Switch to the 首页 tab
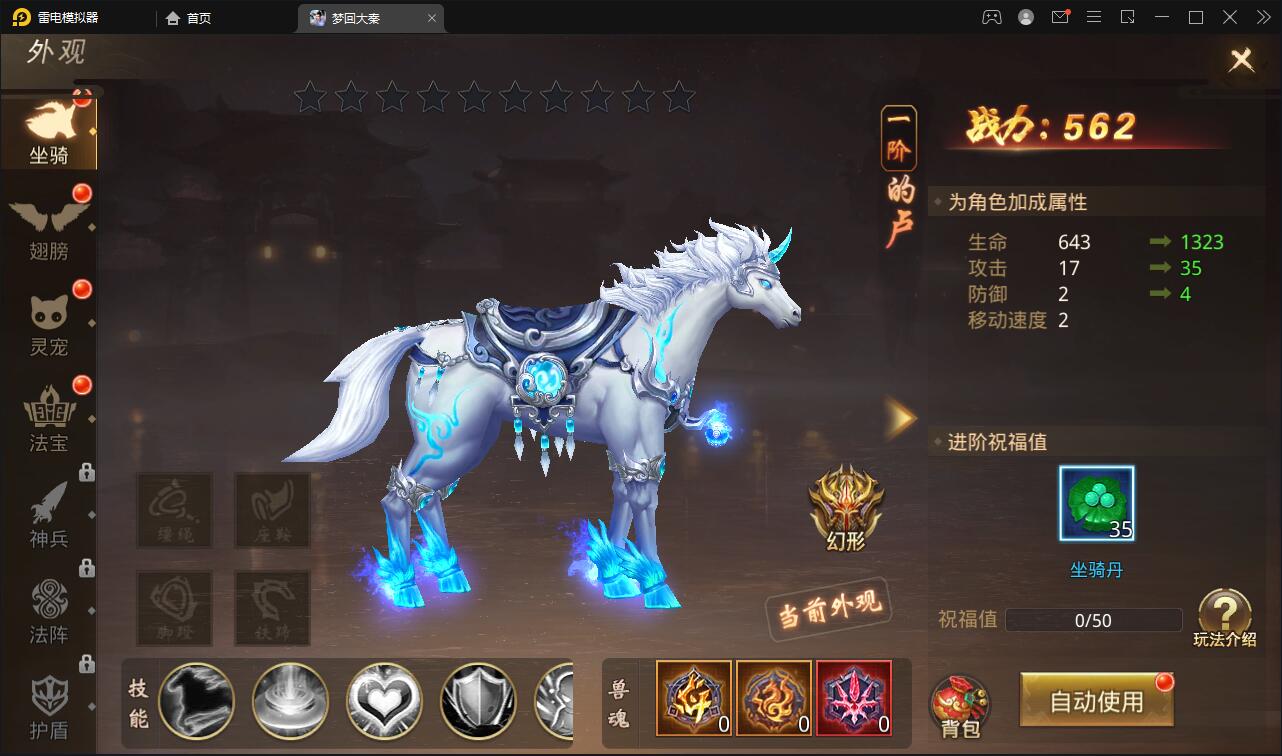The width and height of the screenshot is (1282, 756). [186, 17]
